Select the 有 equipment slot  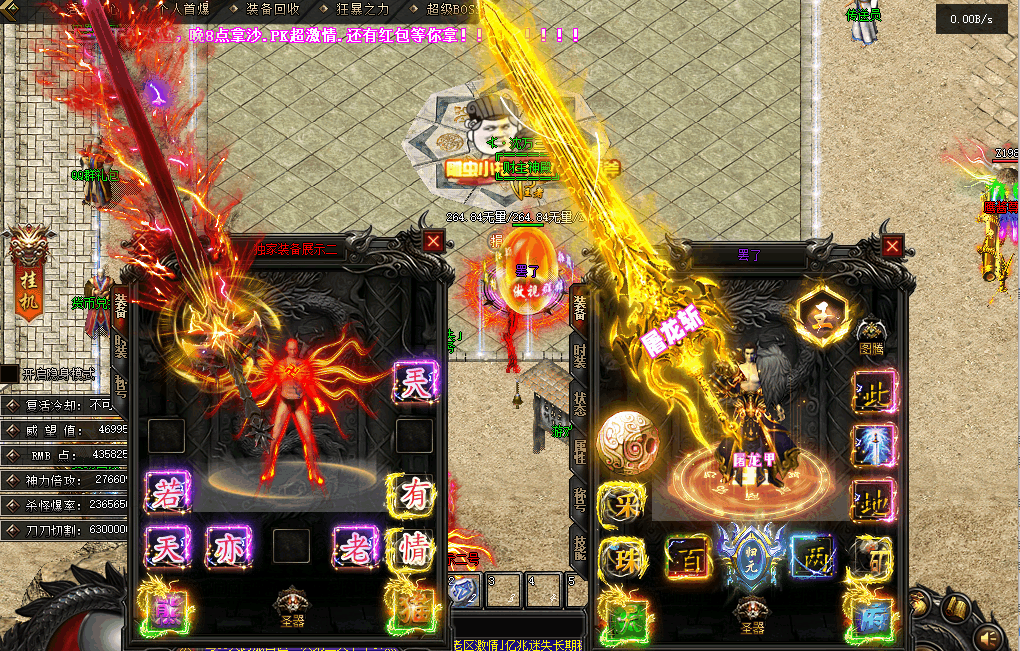tap(413, 494)
